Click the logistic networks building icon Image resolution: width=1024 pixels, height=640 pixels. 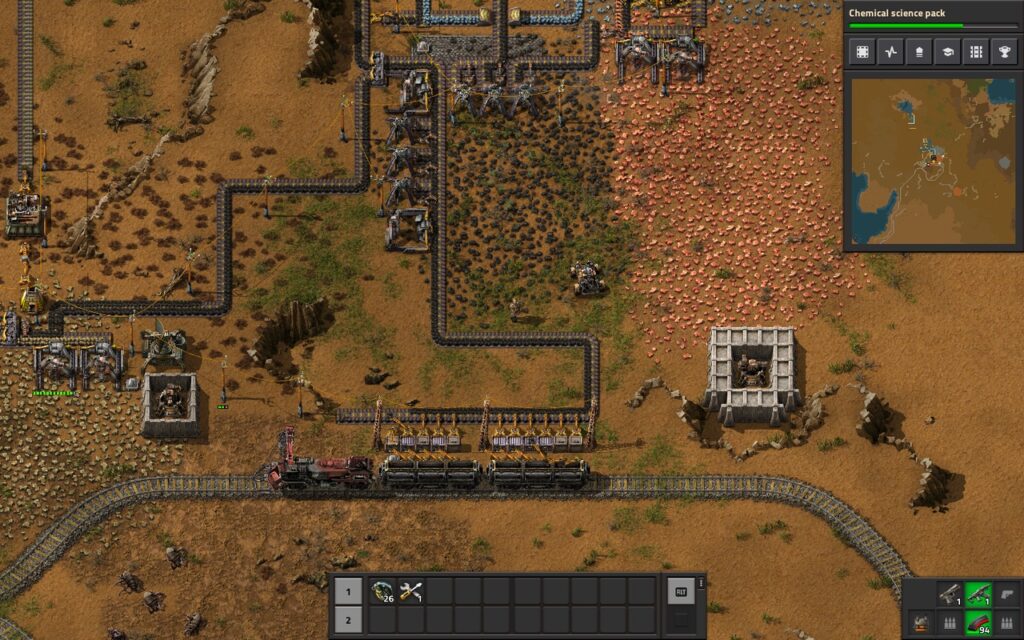(x=918, y=52)
